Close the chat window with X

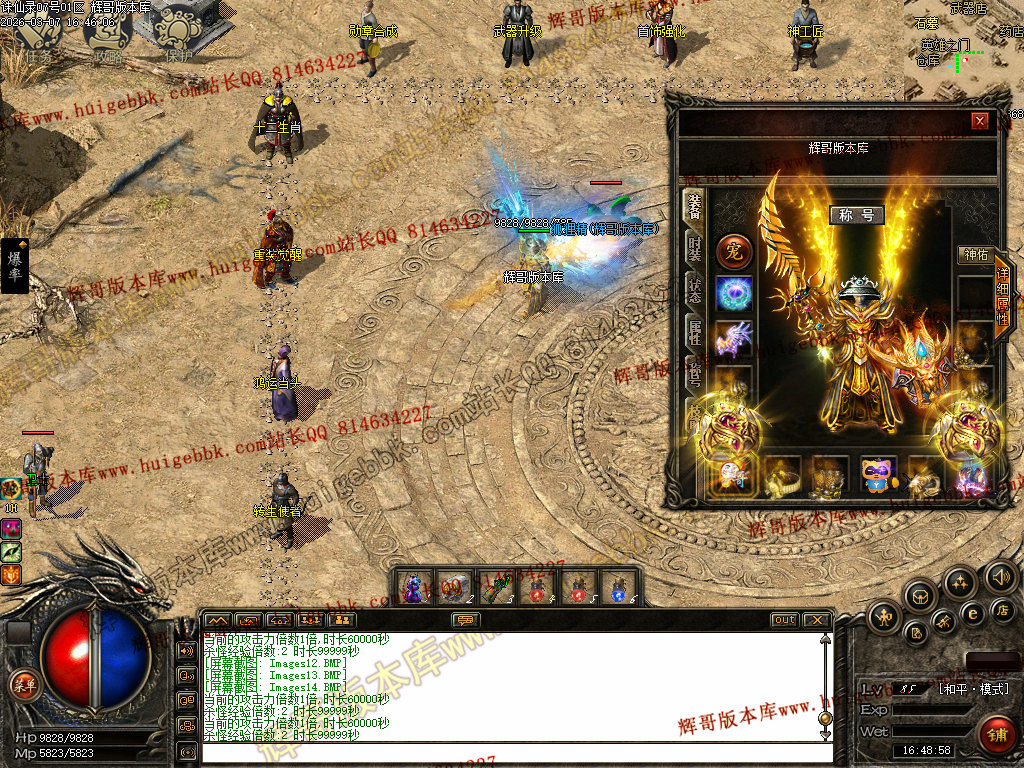[816, 620]
